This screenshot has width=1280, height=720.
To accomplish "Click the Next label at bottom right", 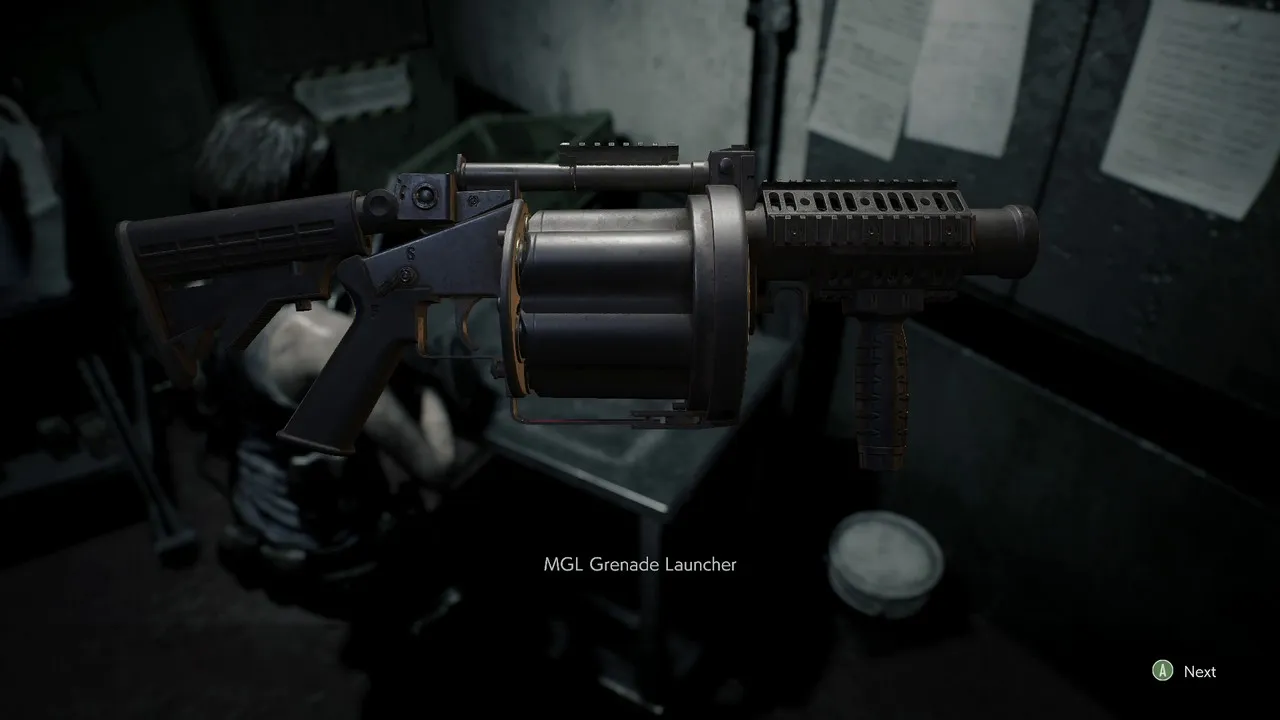I will pyautogui.click(x=1200, y=671).
